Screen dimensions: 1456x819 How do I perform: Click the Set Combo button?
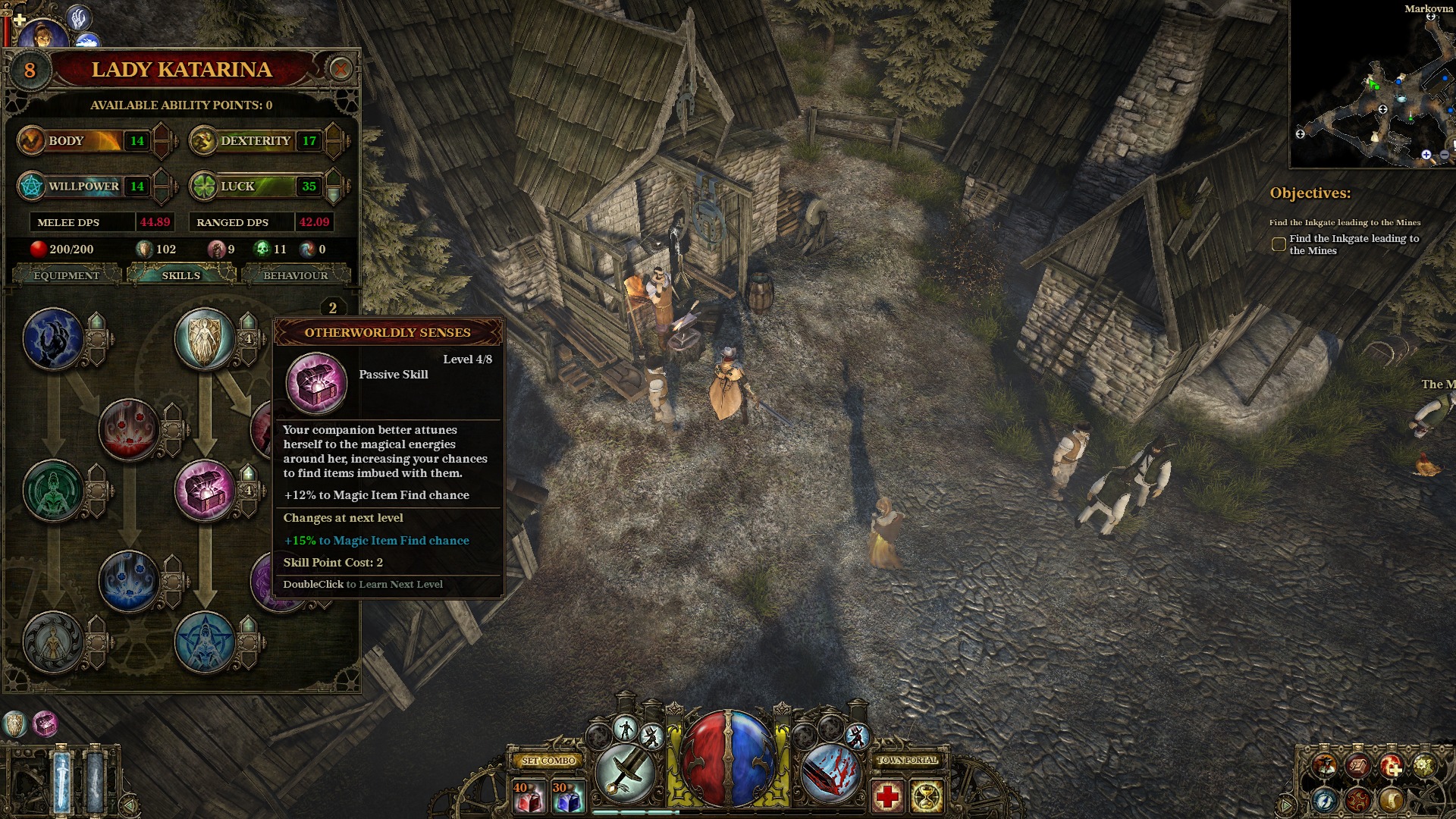click(x=548, y=760)
